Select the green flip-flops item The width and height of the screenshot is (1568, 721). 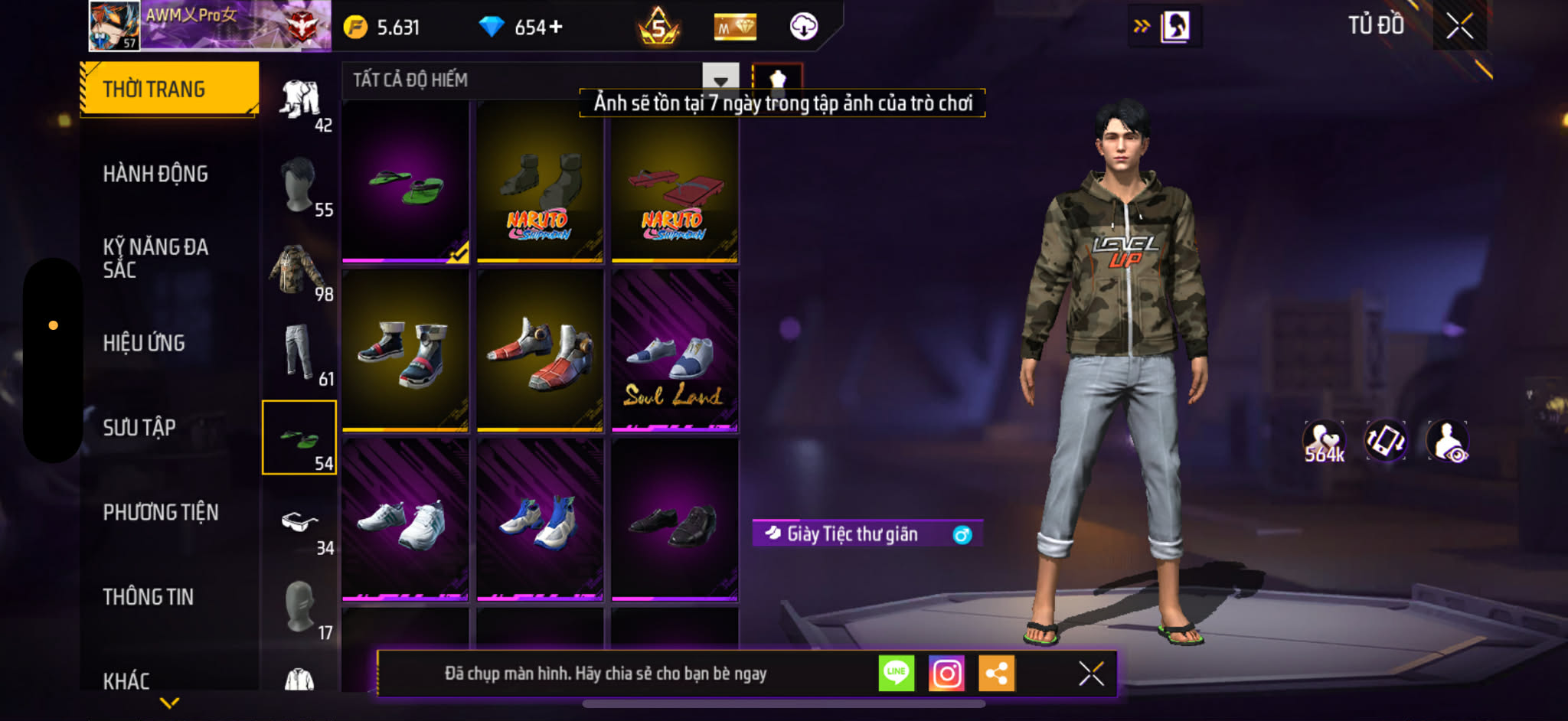point(405,182)
